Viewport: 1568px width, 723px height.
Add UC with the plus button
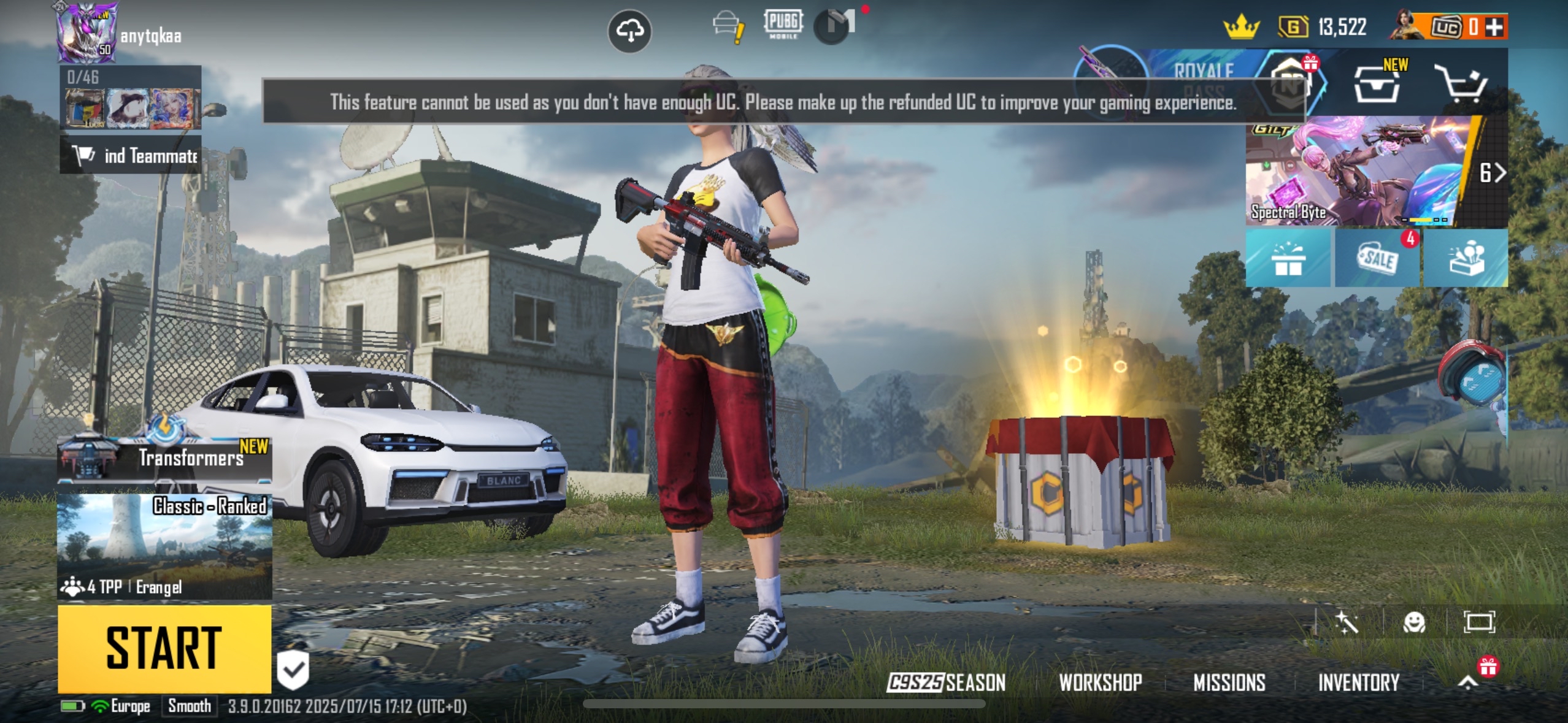point(1495,27)
